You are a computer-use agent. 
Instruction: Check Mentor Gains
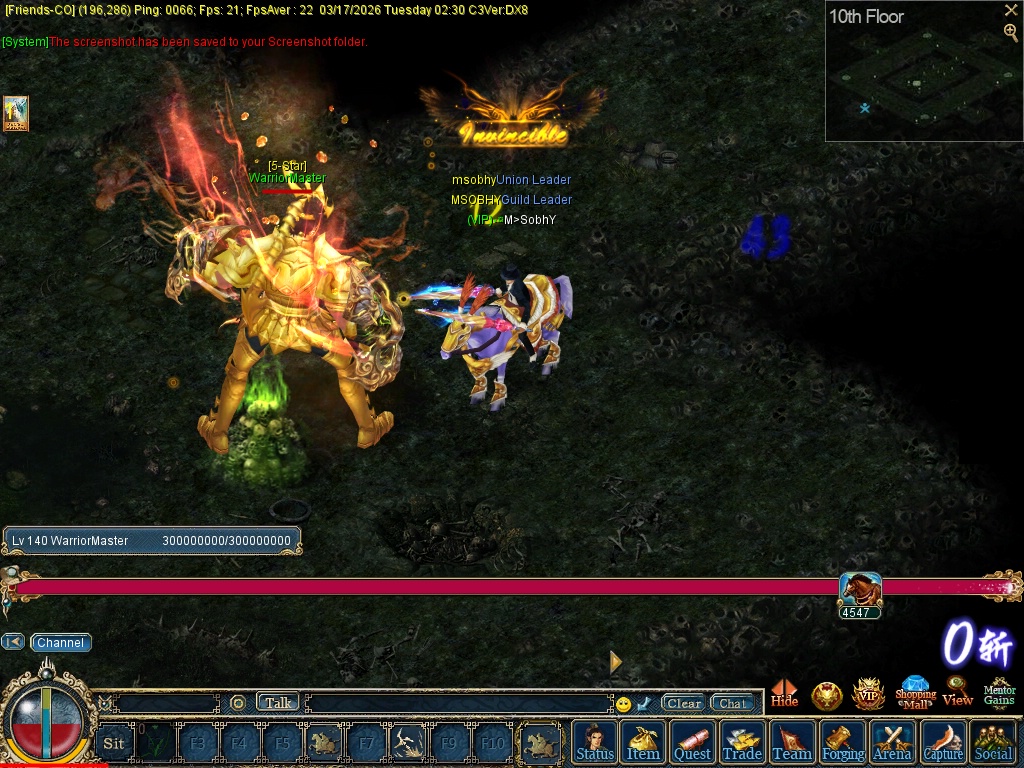click(x=999, y=692)
